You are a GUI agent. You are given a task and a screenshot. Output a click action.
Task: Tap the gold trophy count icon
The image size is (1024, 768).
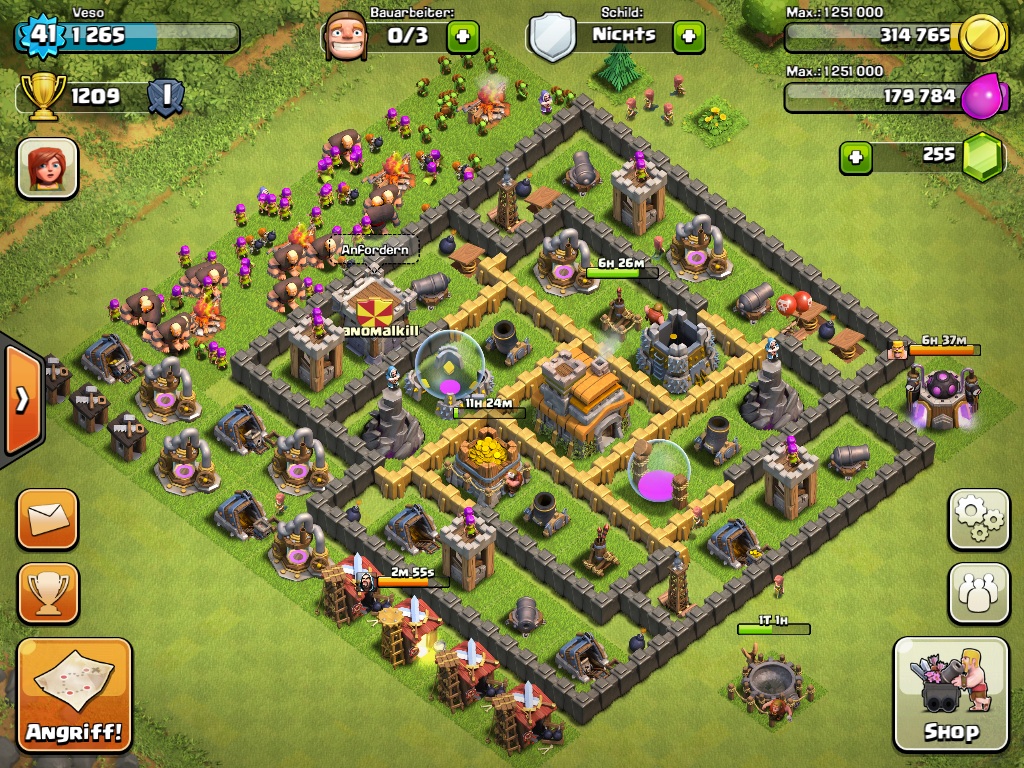pos(42,97)
